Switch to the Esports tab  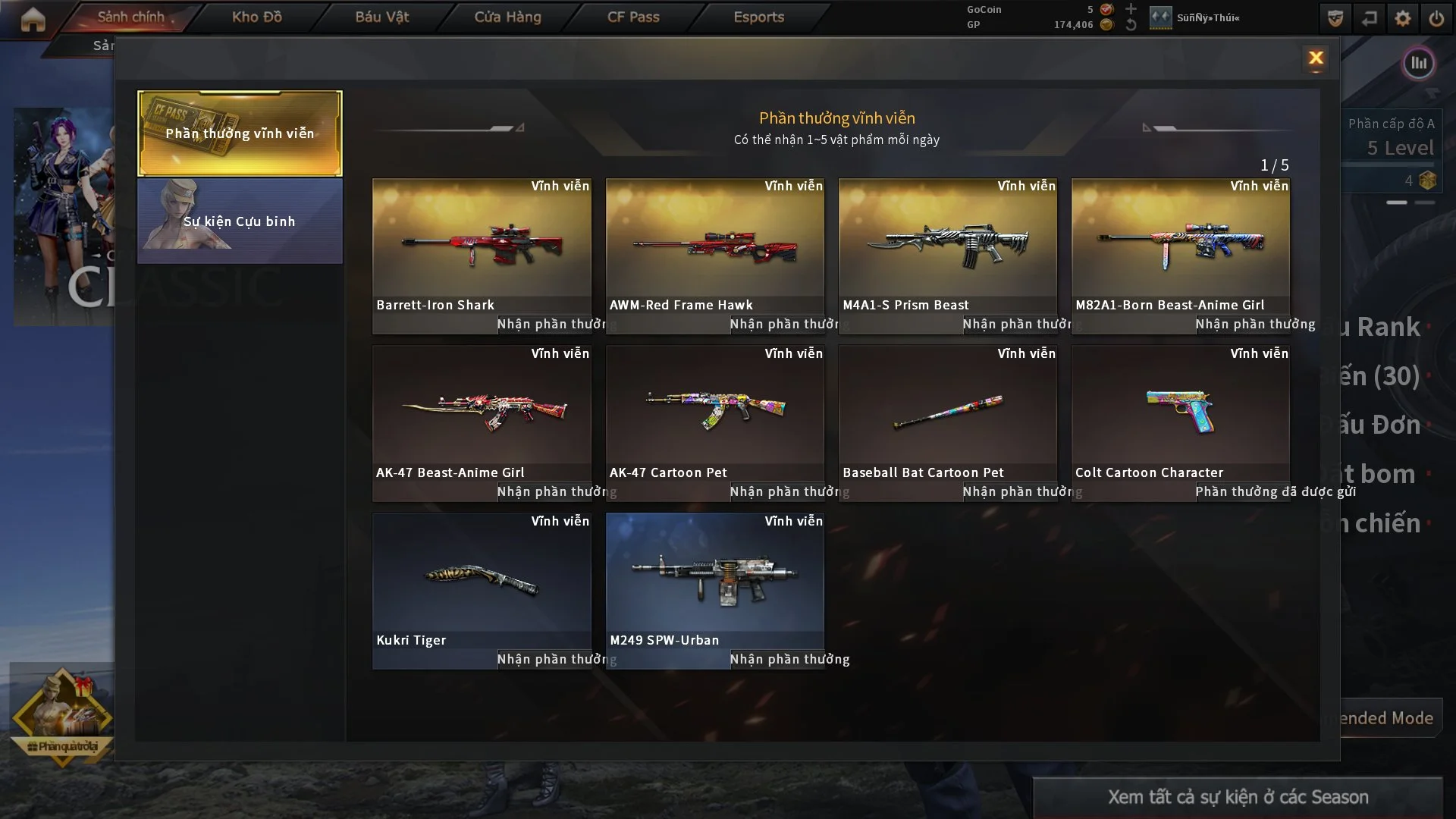(x=758, y=17)
